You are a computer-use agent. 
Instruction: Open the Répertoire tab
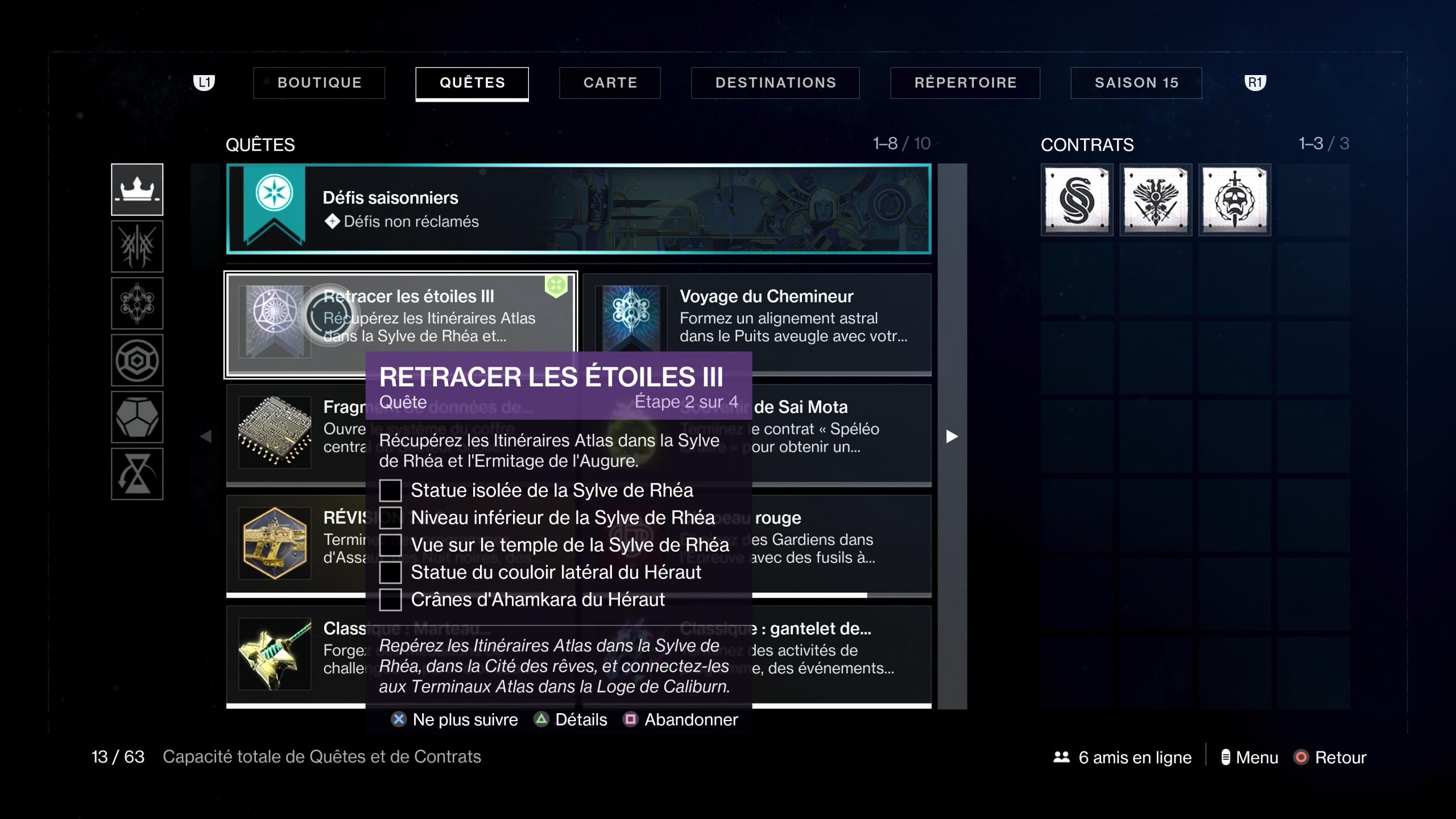[965, 83]
